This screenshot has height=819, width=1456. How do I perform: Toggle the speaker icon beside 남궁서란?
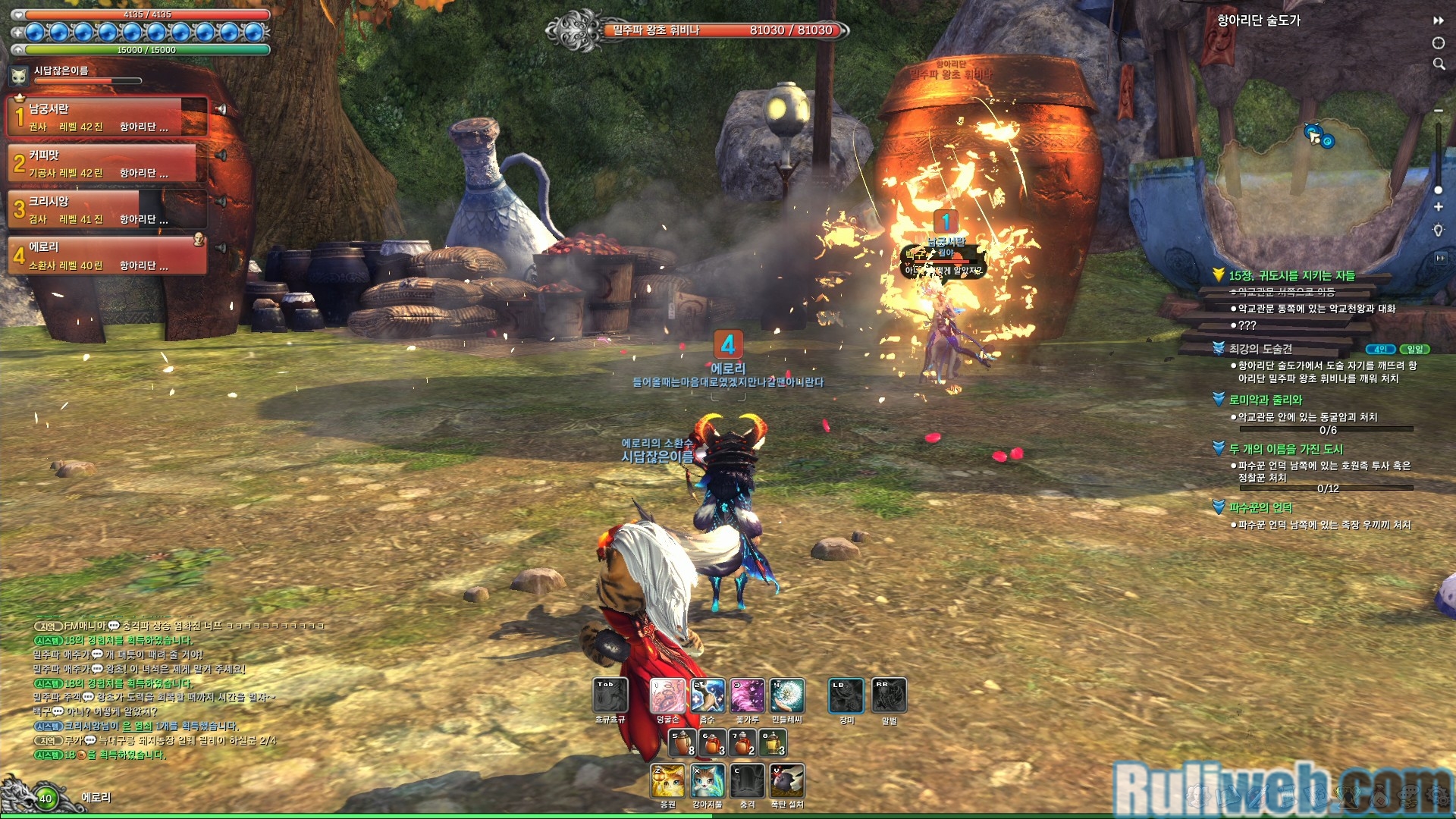click(x=221, y=110)
